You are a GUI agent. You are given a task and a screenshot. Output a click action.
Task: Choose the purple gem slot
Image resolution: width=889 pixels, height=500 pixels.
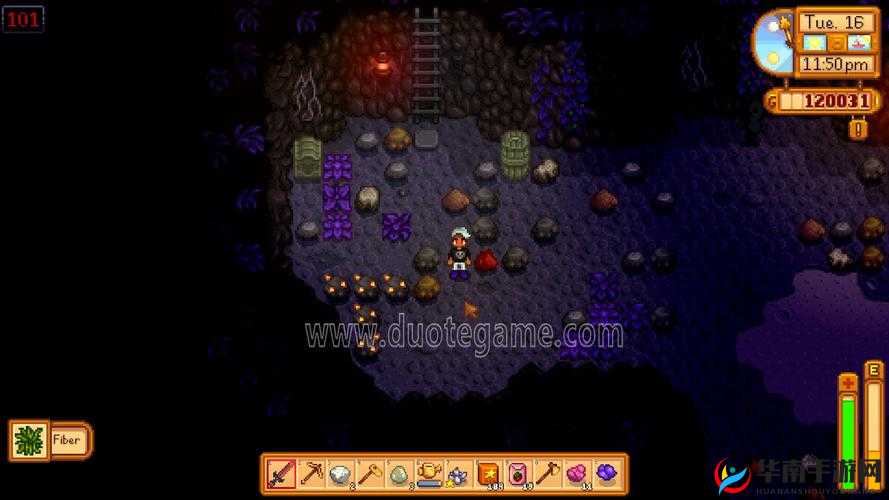click(x=605, y=473)
